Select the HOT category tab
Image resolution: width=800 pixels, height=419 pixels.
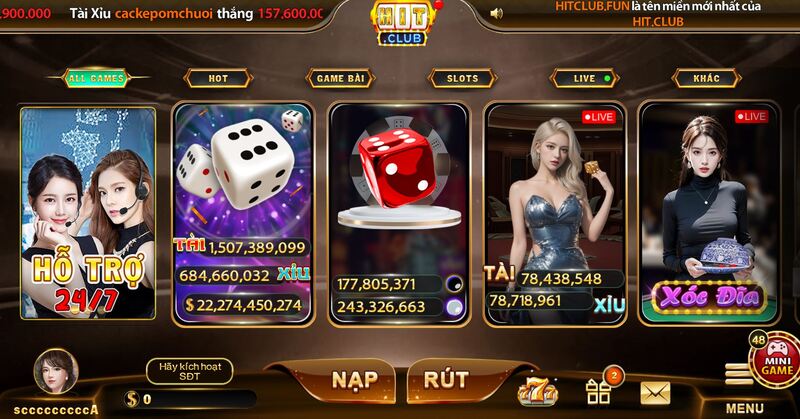(x=218, y=78)
